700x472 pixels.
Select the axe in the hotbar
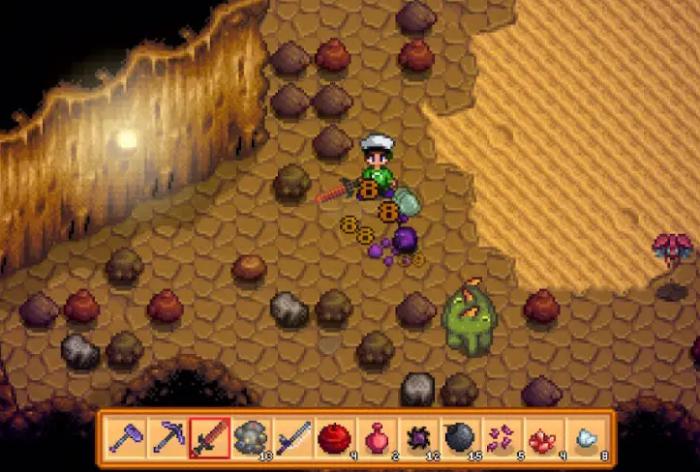tap(125, 438)
